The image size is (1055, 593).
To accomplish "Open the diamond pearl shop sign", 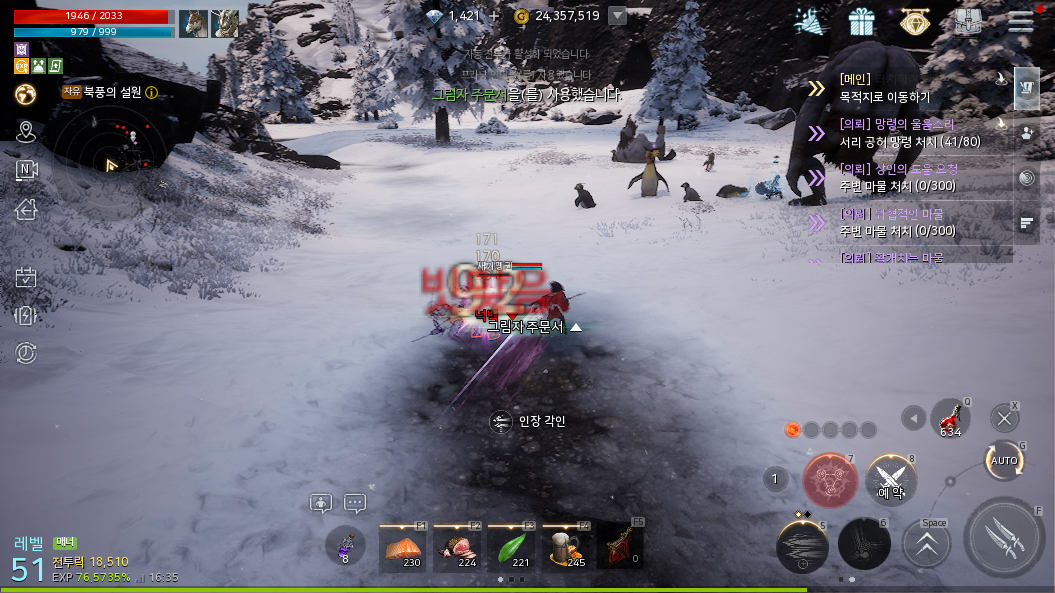I will 913,21.
